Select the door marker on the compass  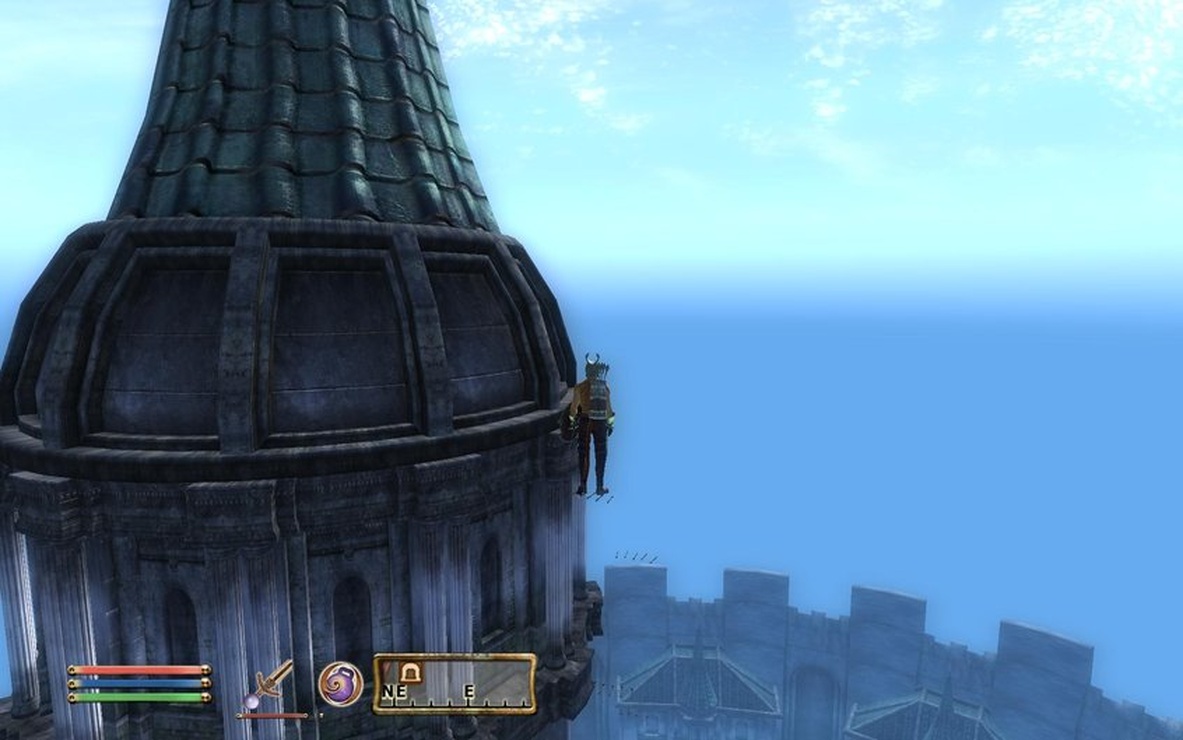pos(410,673)
